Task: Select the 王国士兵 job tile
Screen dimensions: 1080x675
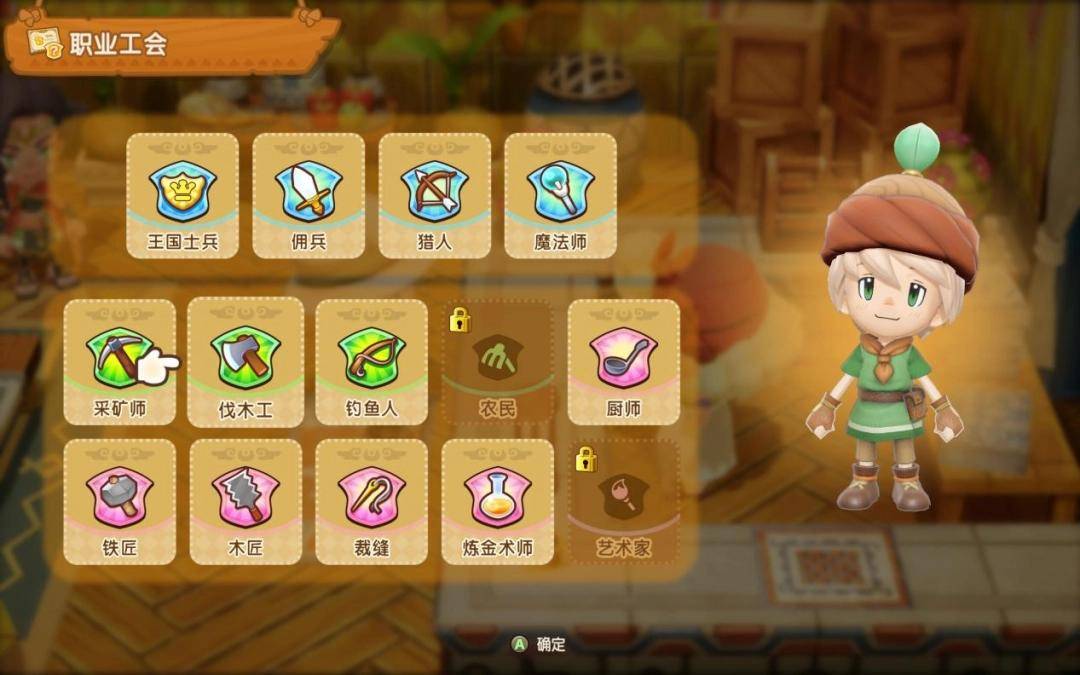Action: [x=182, y=196]
